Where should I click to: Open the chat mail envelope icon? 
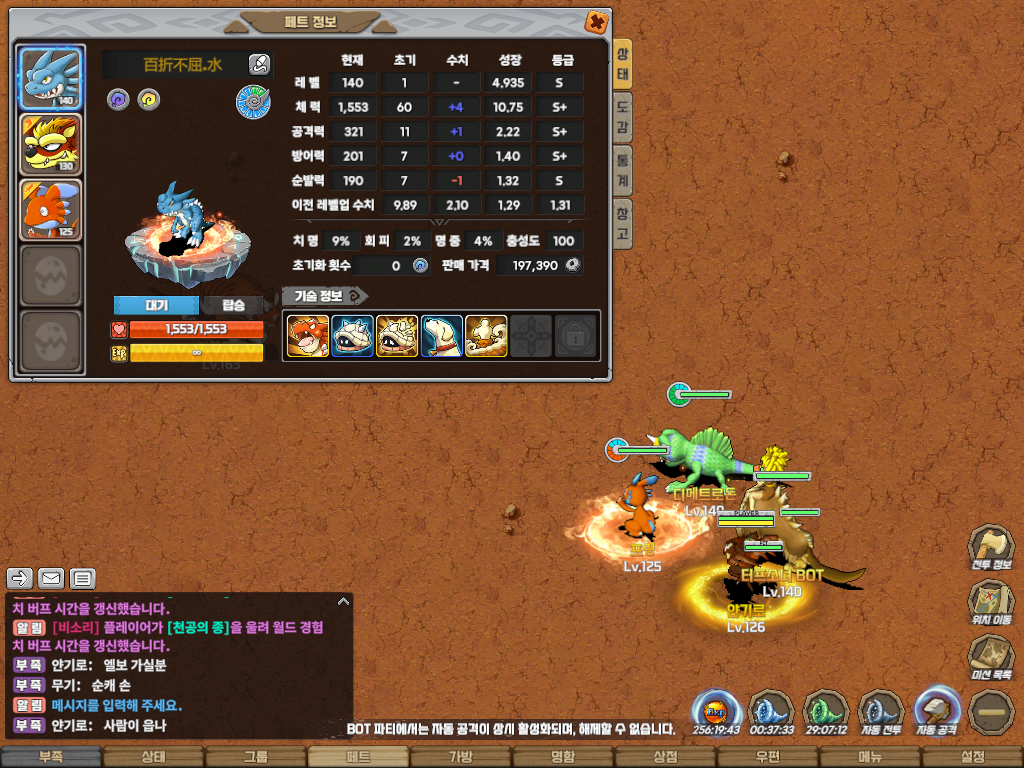click(x=51, y=578)
